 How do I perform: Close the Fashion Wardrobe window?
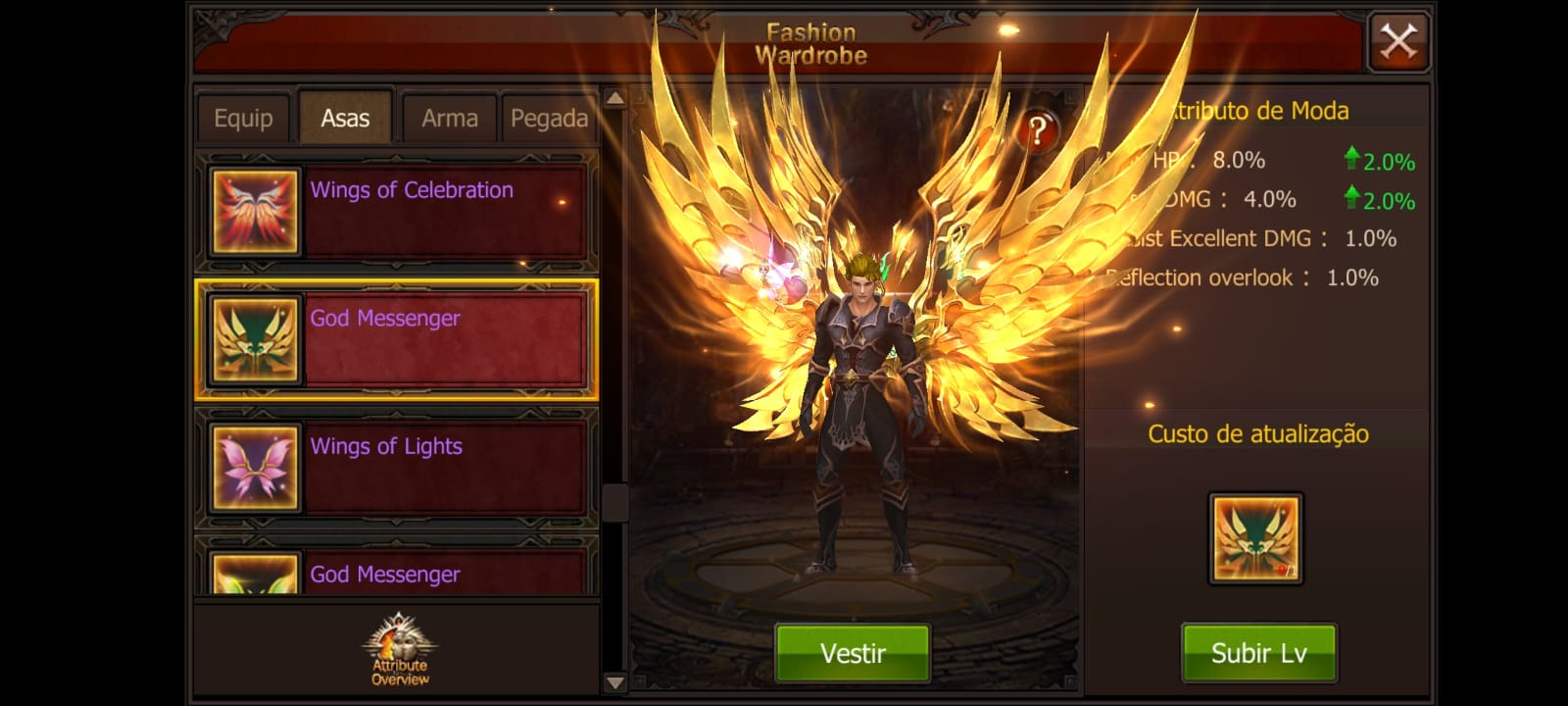(1398, 42)
